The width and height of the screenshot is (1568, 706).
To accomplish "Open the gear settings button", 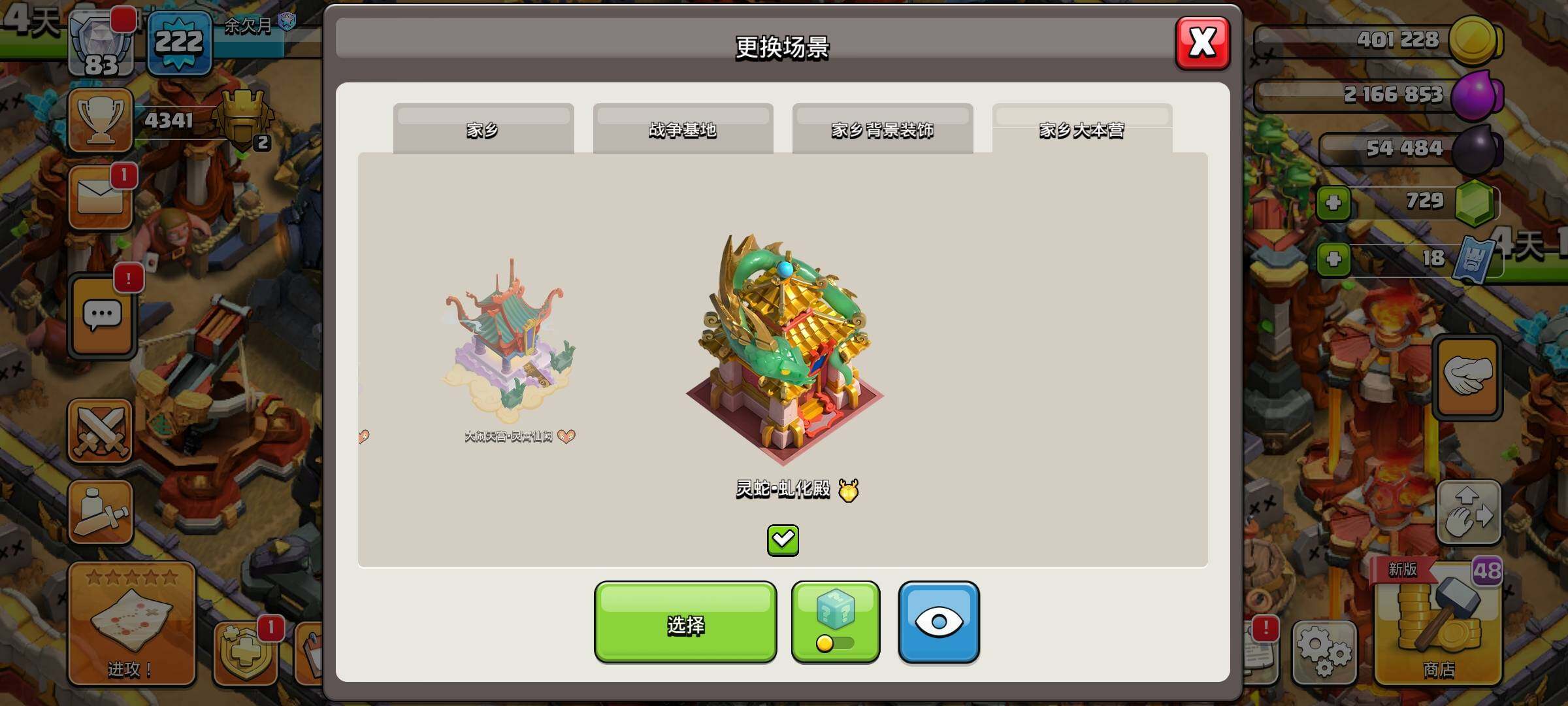I will point(1324,650).
